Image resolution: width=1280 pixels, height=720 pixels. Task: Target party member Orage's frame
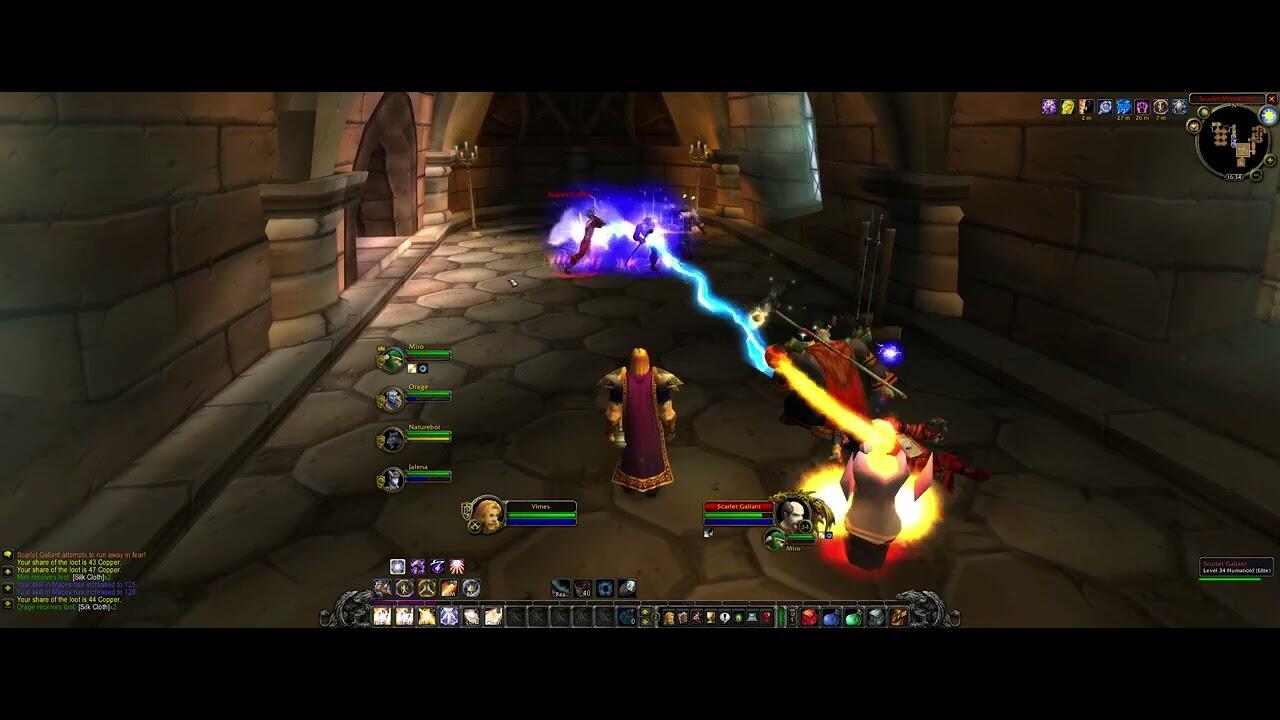[x=390, y=400]
